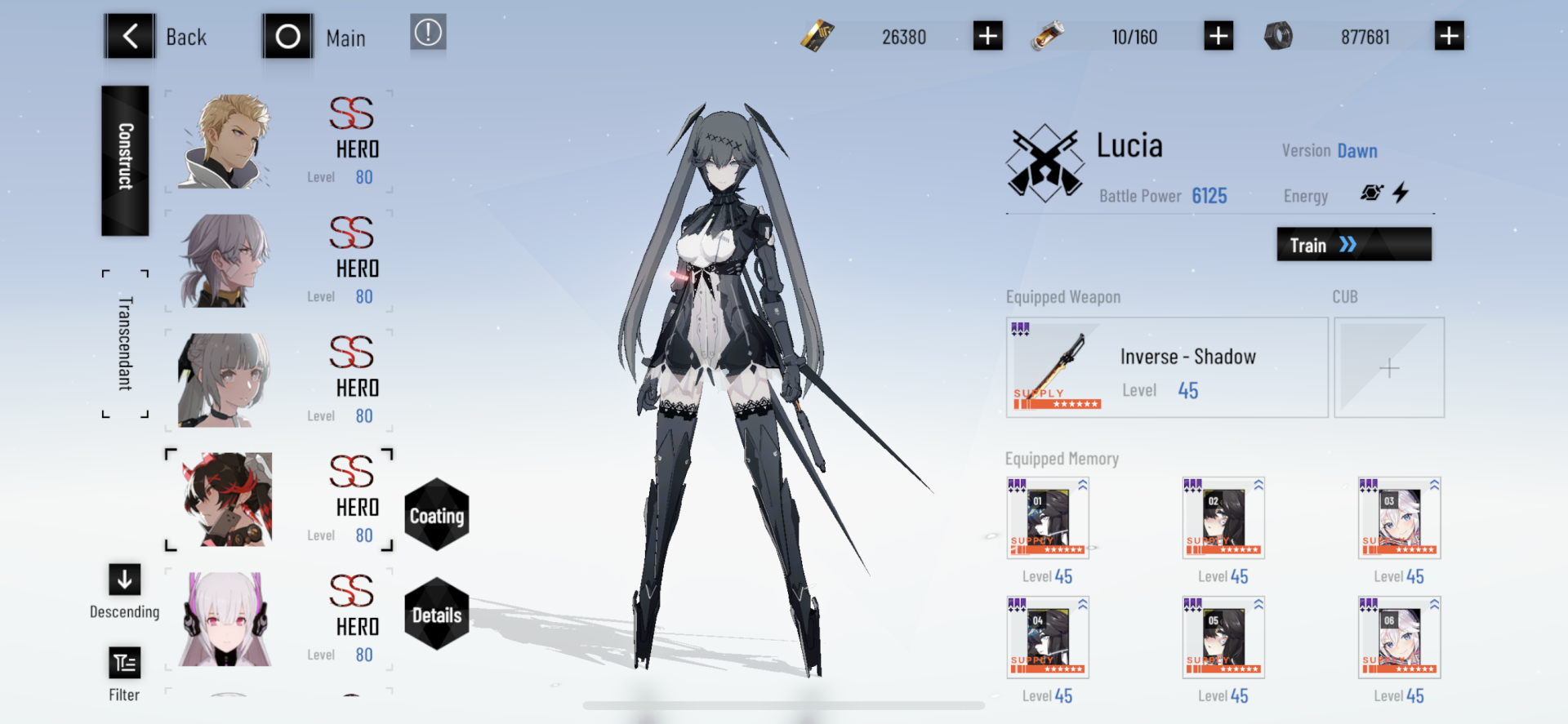Open Details for selected character
The height and width of the screenshot is (724, 1568).
coord(437,615)
